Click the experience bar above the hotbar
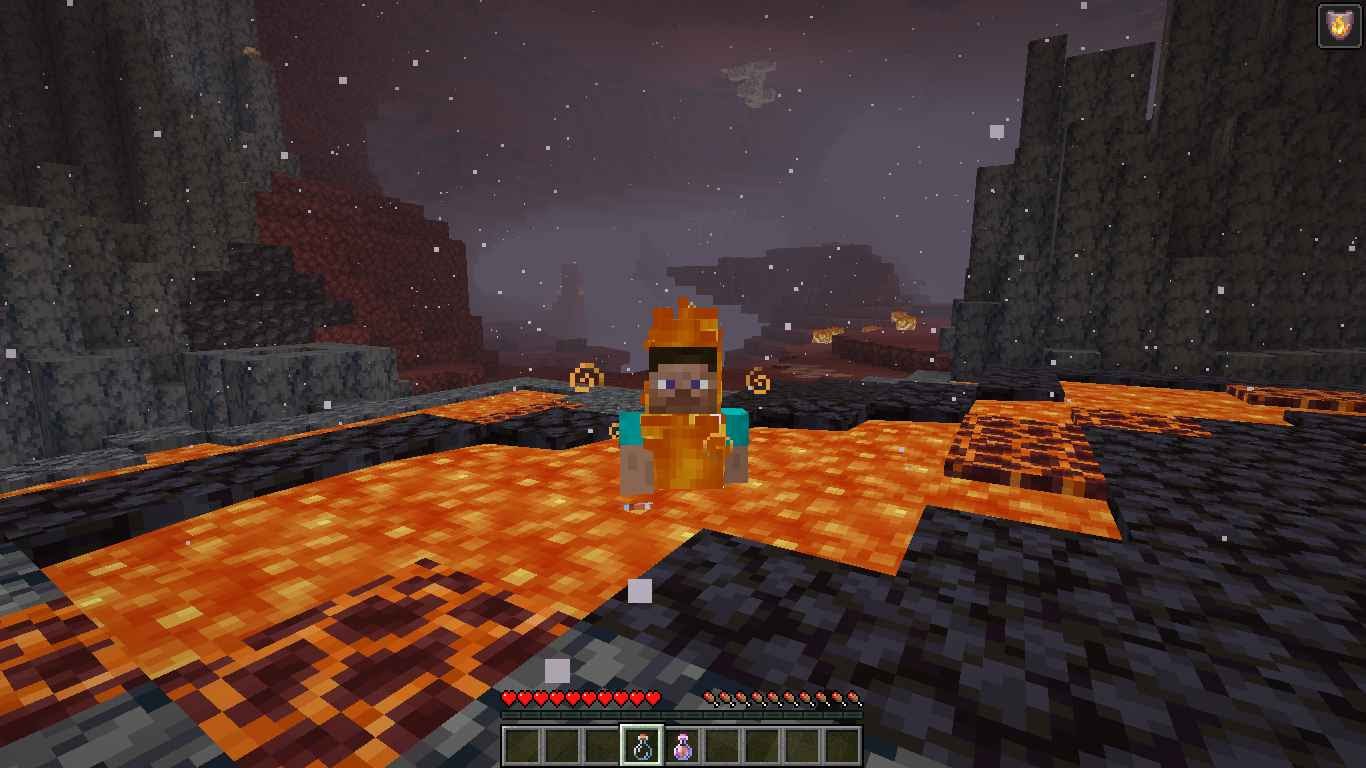Screen dimensions: 1366x768 tap(683, 715)
